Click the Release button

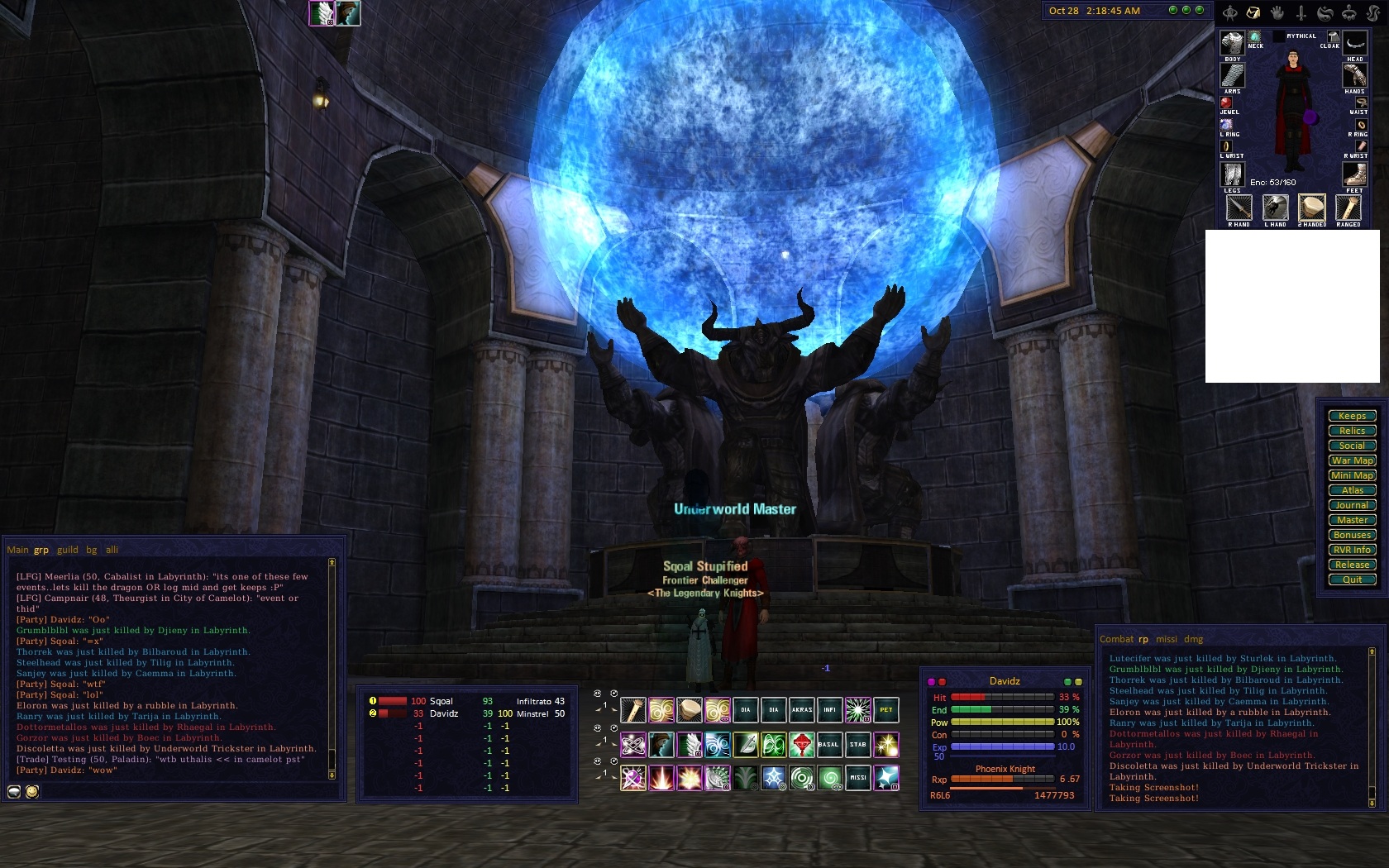1352,565
